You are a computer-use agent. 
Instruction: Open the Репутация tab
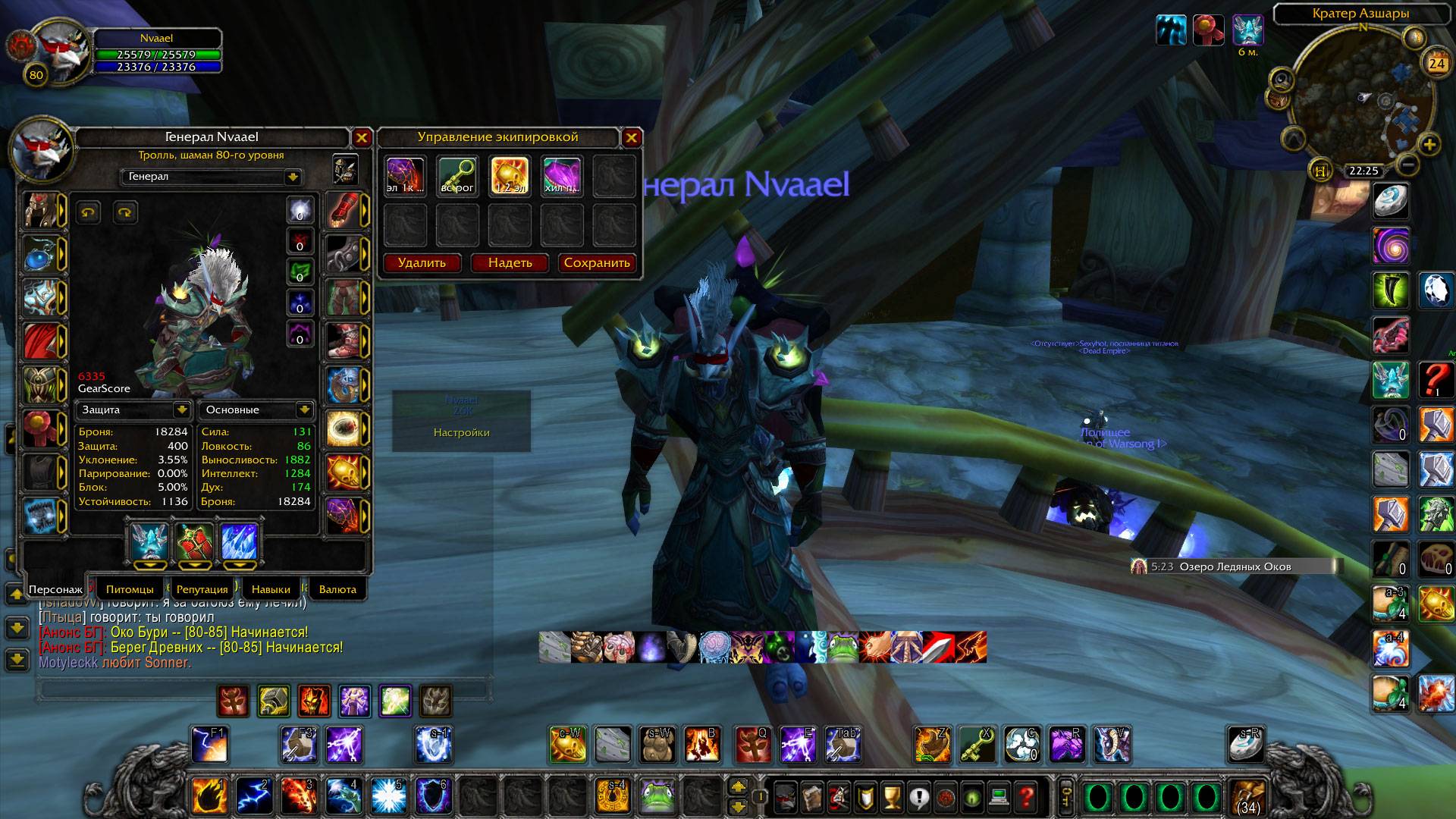202,589
